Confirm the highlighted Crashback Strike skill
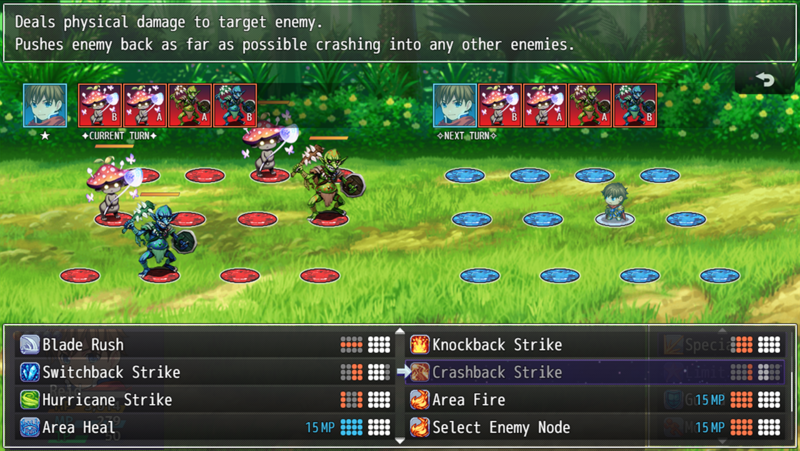 point(497,372)
